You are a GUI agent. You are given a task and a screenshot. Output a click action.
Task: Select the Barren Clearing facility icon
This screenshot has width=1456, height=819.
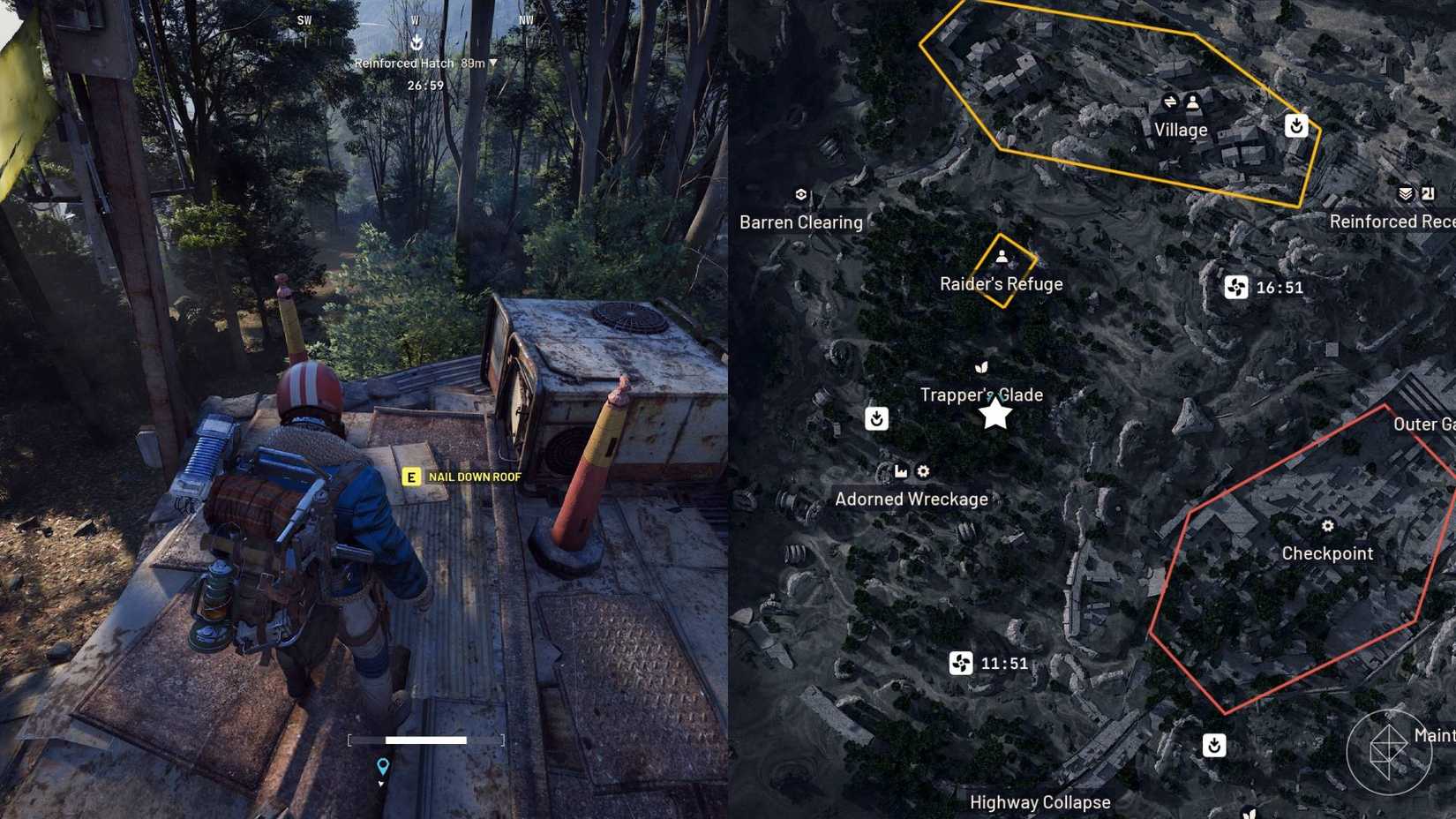coord(801,192)
